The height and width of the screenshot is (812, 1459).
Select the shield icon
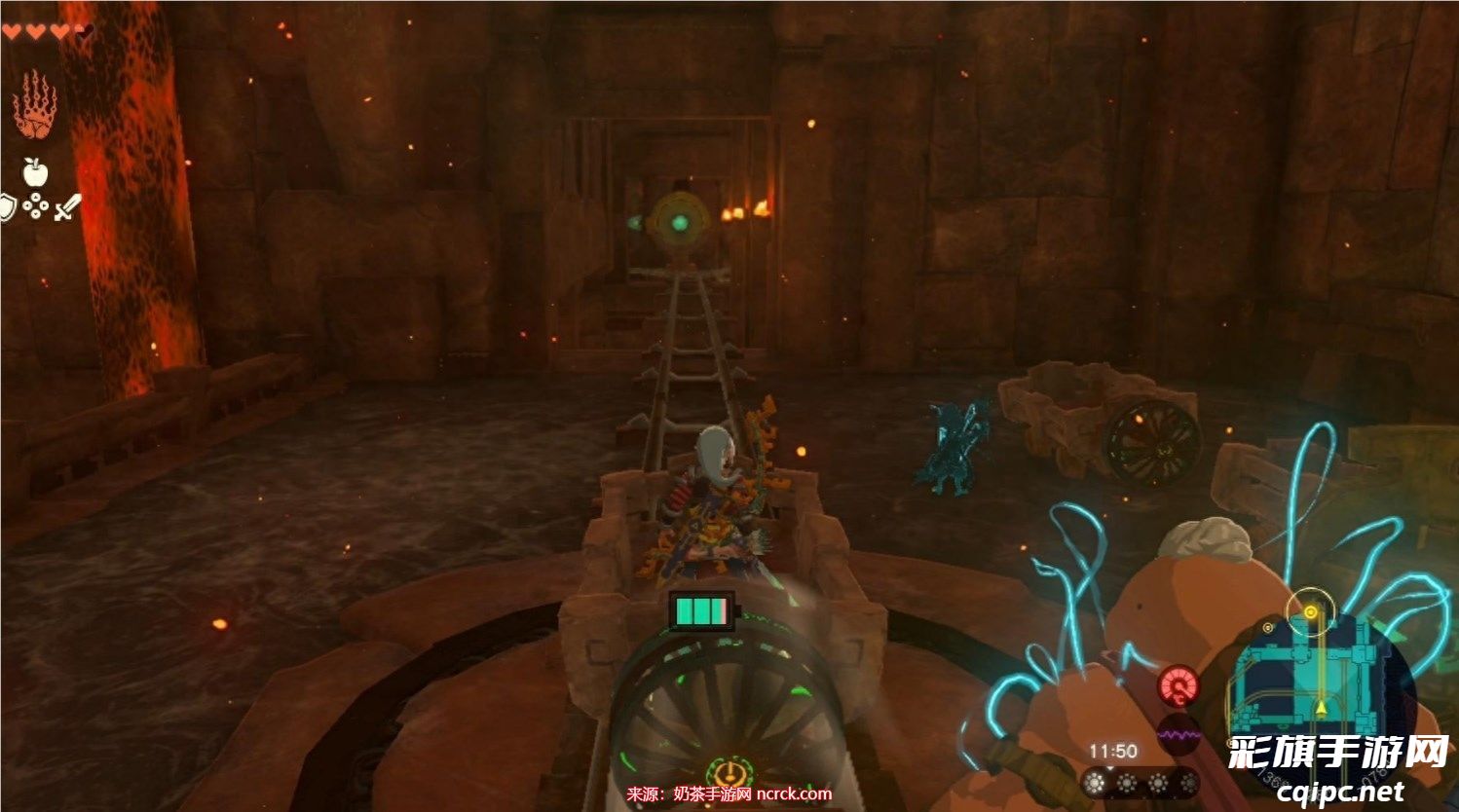(x=8, y=207)
